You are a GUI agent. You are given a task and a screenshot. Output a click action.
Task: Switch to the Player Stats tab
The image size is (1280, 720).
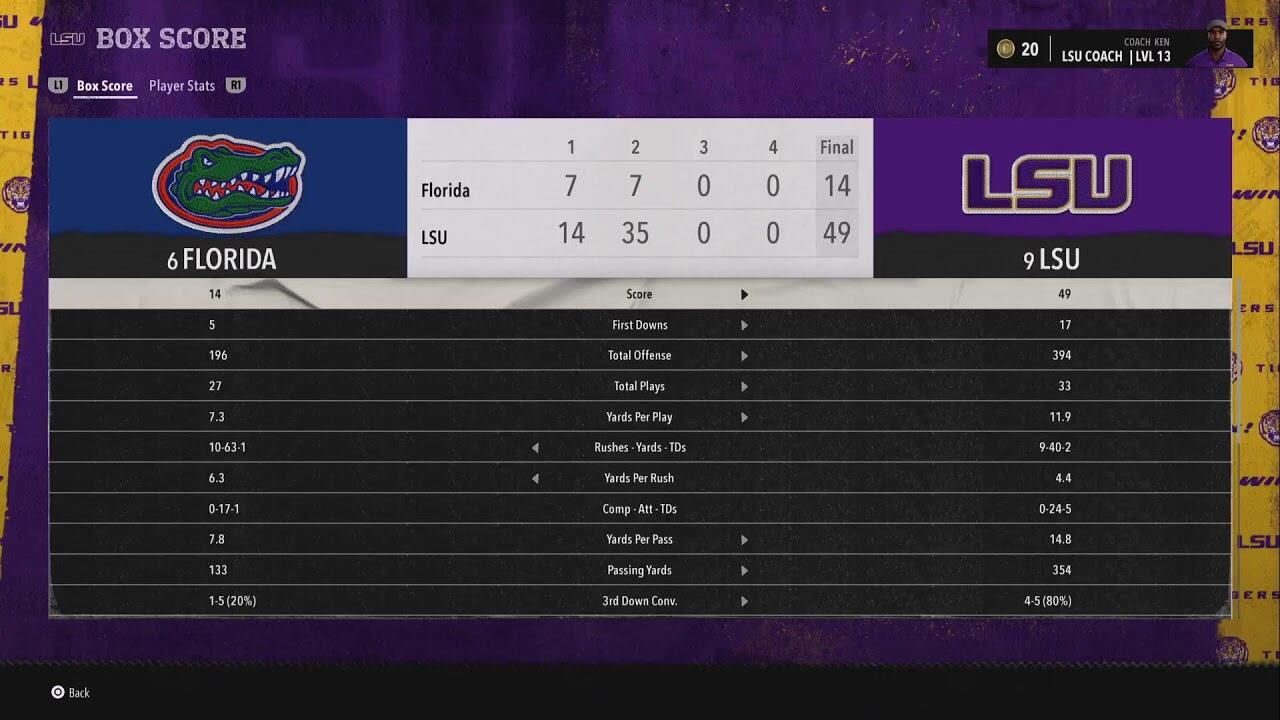pos(181,86)
